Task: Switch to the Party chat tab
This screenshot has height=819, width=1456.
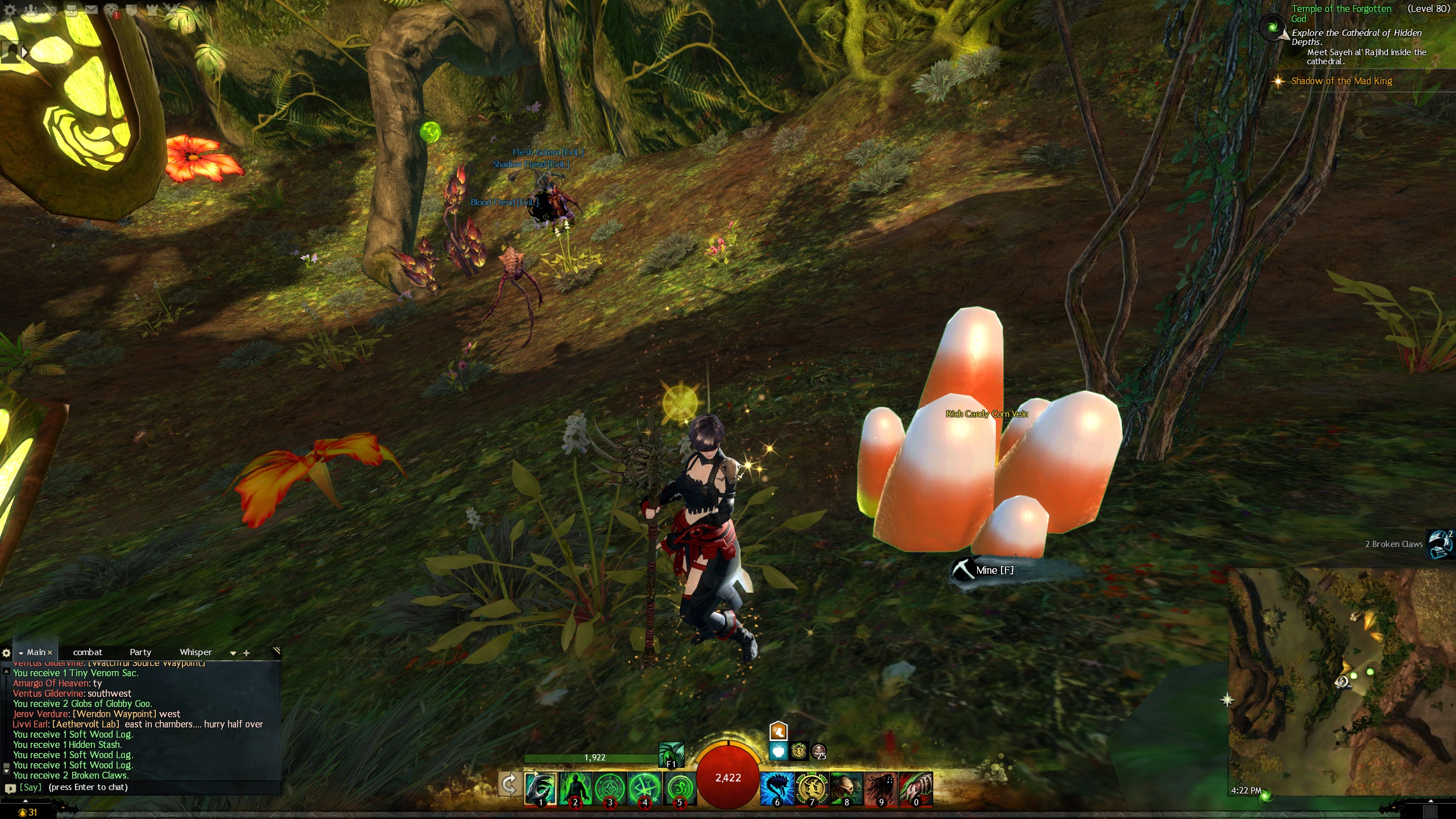Action: click(x=140, y=652)
